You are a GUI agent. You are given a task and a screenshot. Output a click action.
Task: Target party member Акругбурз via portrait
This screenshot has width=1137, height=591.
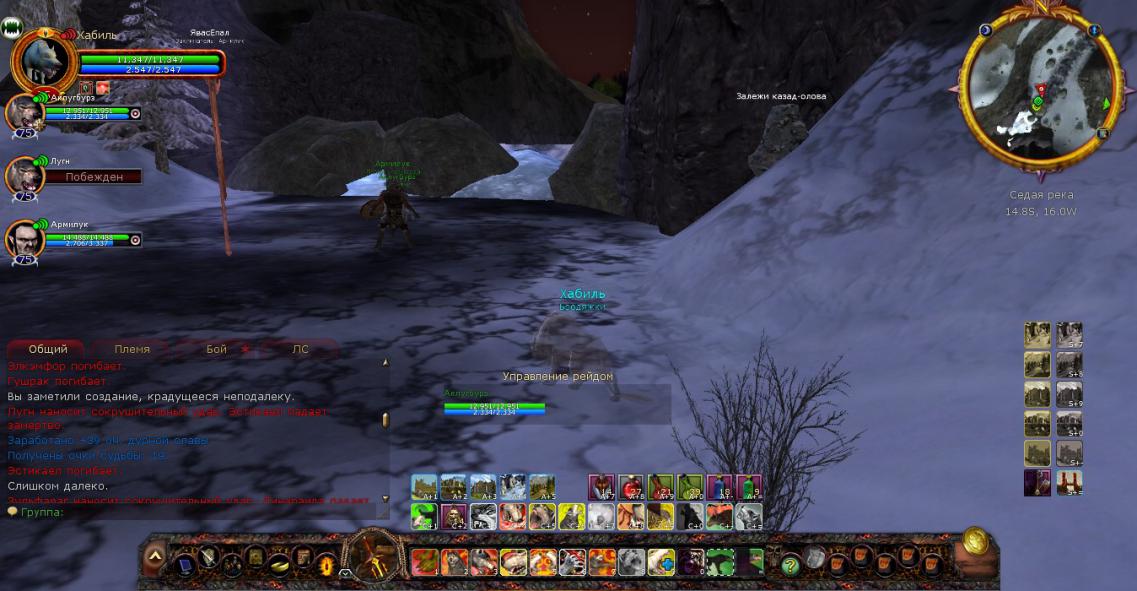23,114
